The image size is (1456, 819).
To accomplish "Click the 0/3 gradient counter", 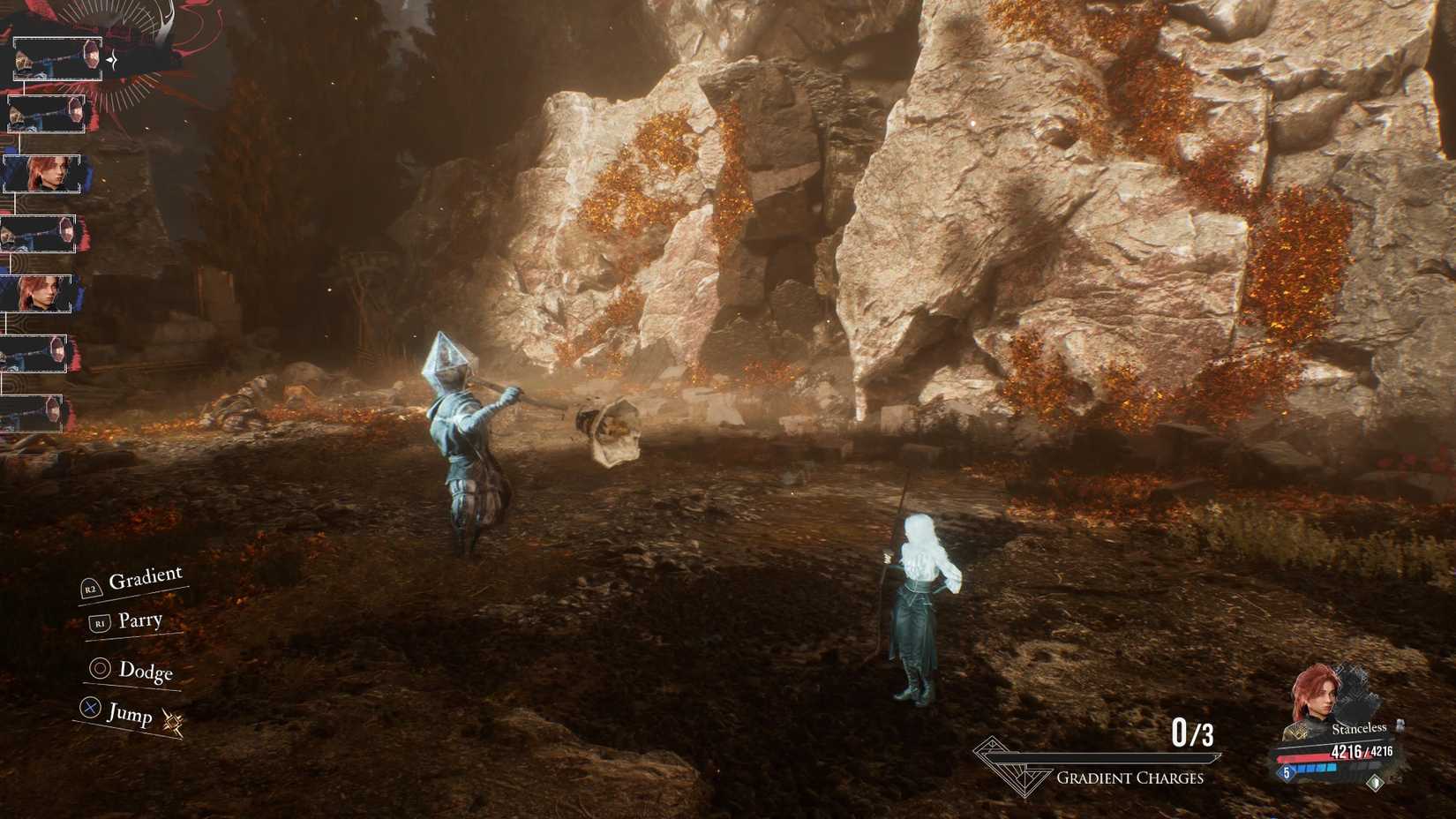I will (x=1193, y=730).
